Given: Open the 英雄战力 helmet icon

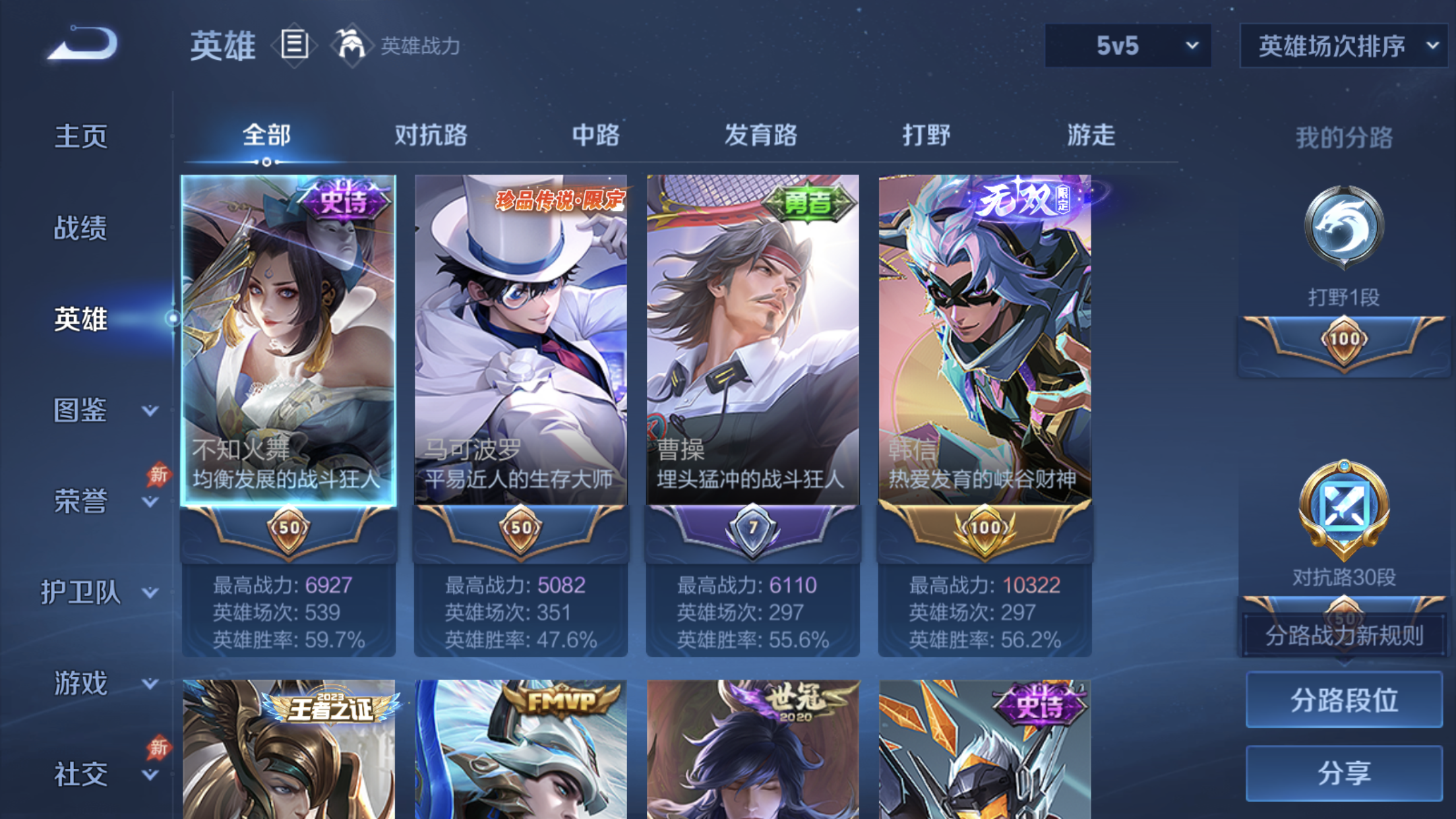Looking at the screenshot, I should coord(351,45).
